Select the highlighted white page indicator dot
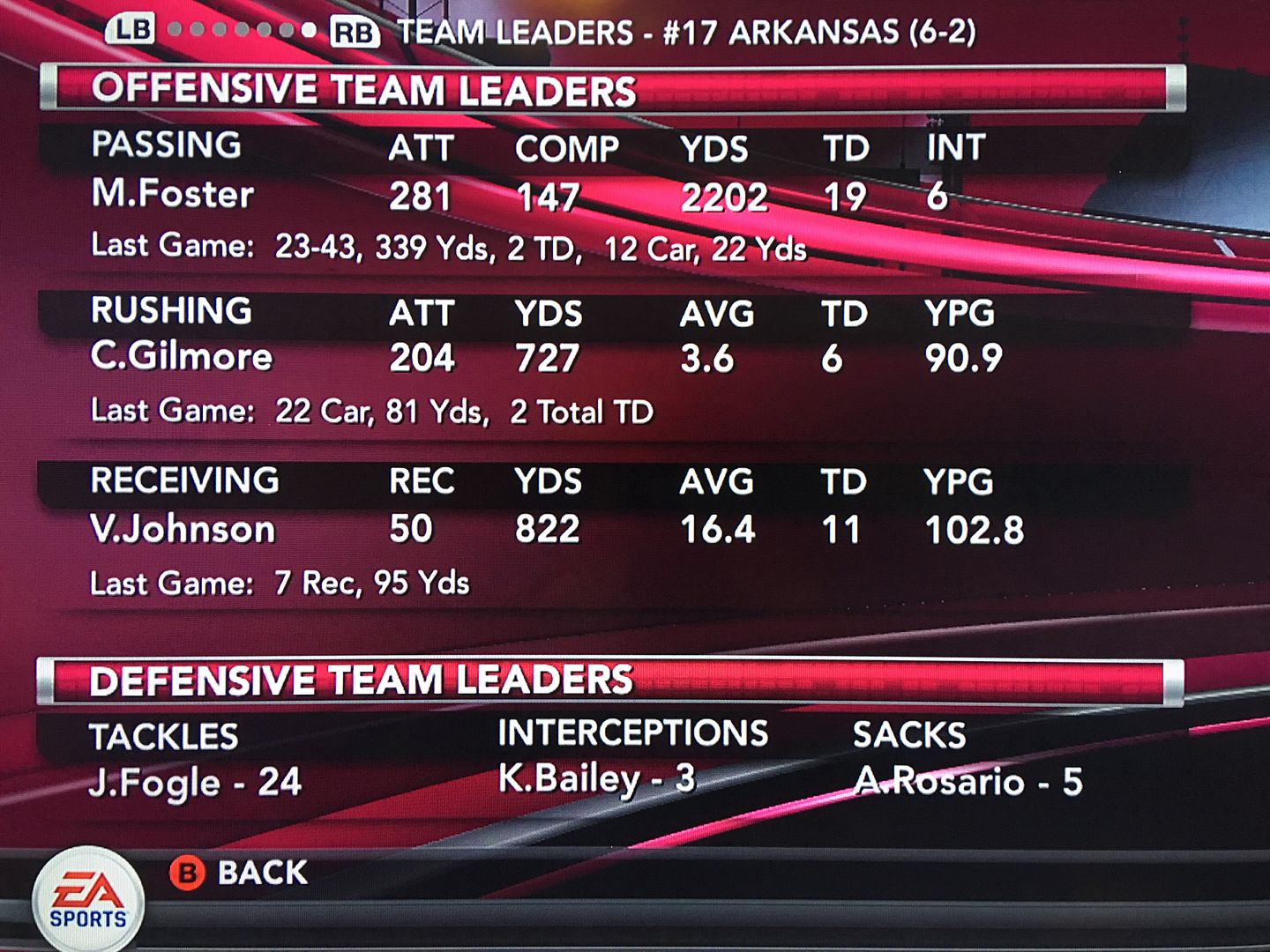This screenshot has width=1270, height=952. click(308, 30)
